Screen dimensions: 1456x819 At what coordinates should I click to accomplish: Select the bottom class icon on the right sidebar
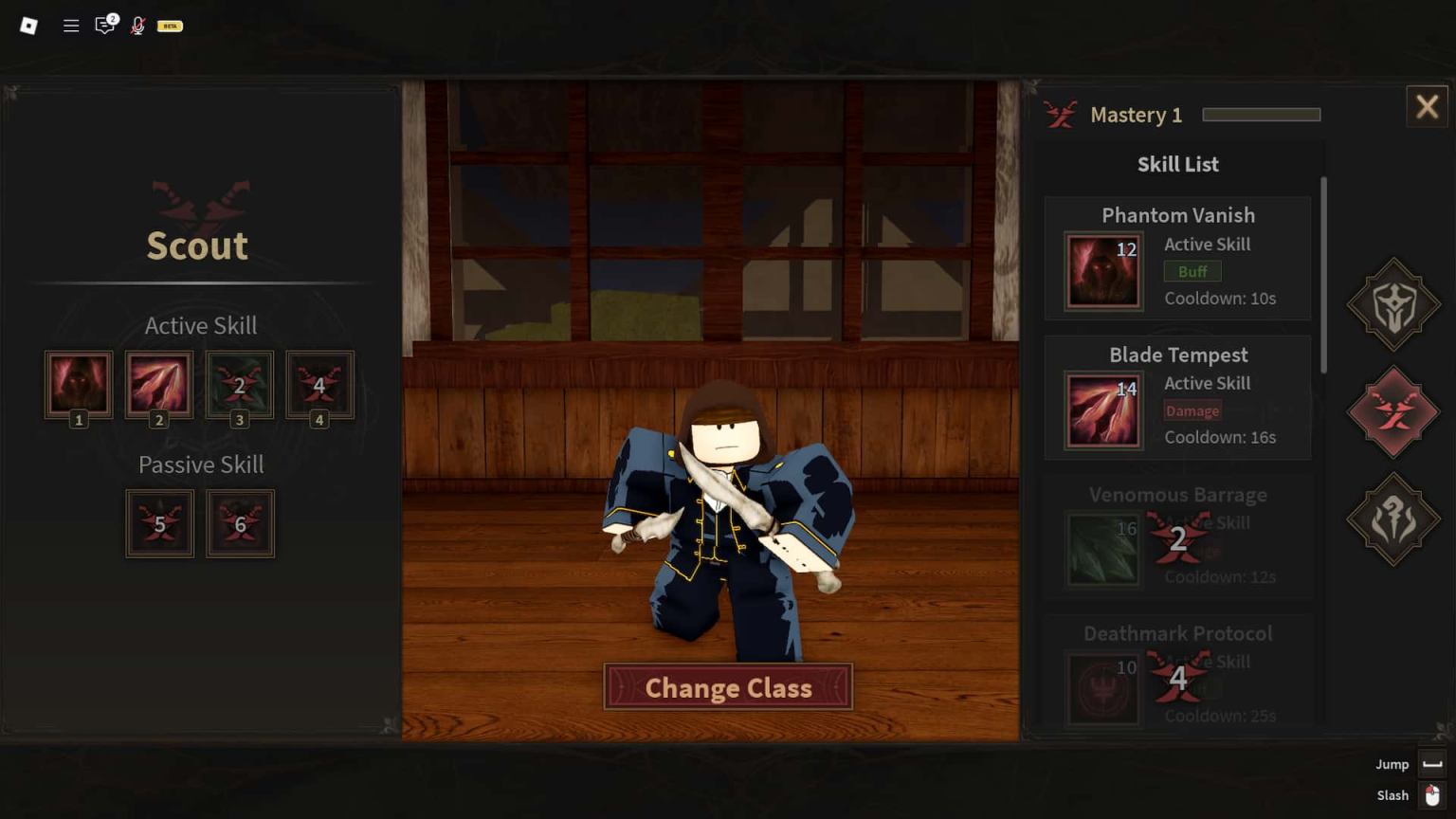coord(1393,519)
